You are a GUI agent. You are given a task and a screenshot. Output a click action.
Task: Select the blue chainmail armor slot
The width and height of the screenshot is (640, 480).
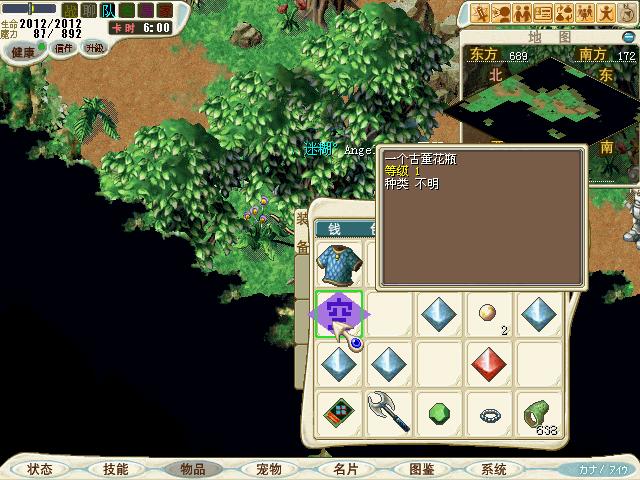[x=338, y=264]
